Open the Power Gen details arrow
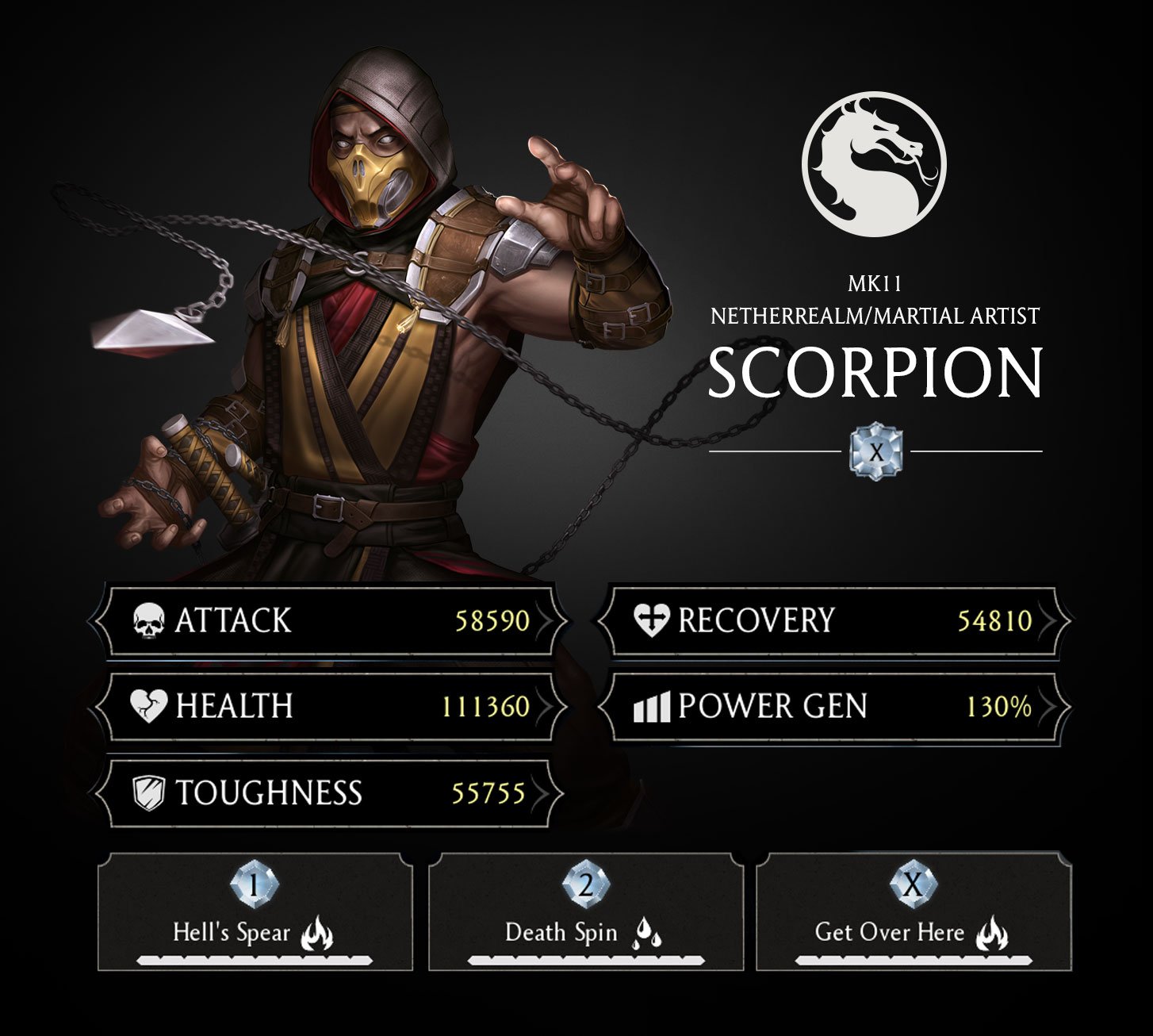Image resolution: width=1153 pixels, height=1036 pixels. 1052,704
